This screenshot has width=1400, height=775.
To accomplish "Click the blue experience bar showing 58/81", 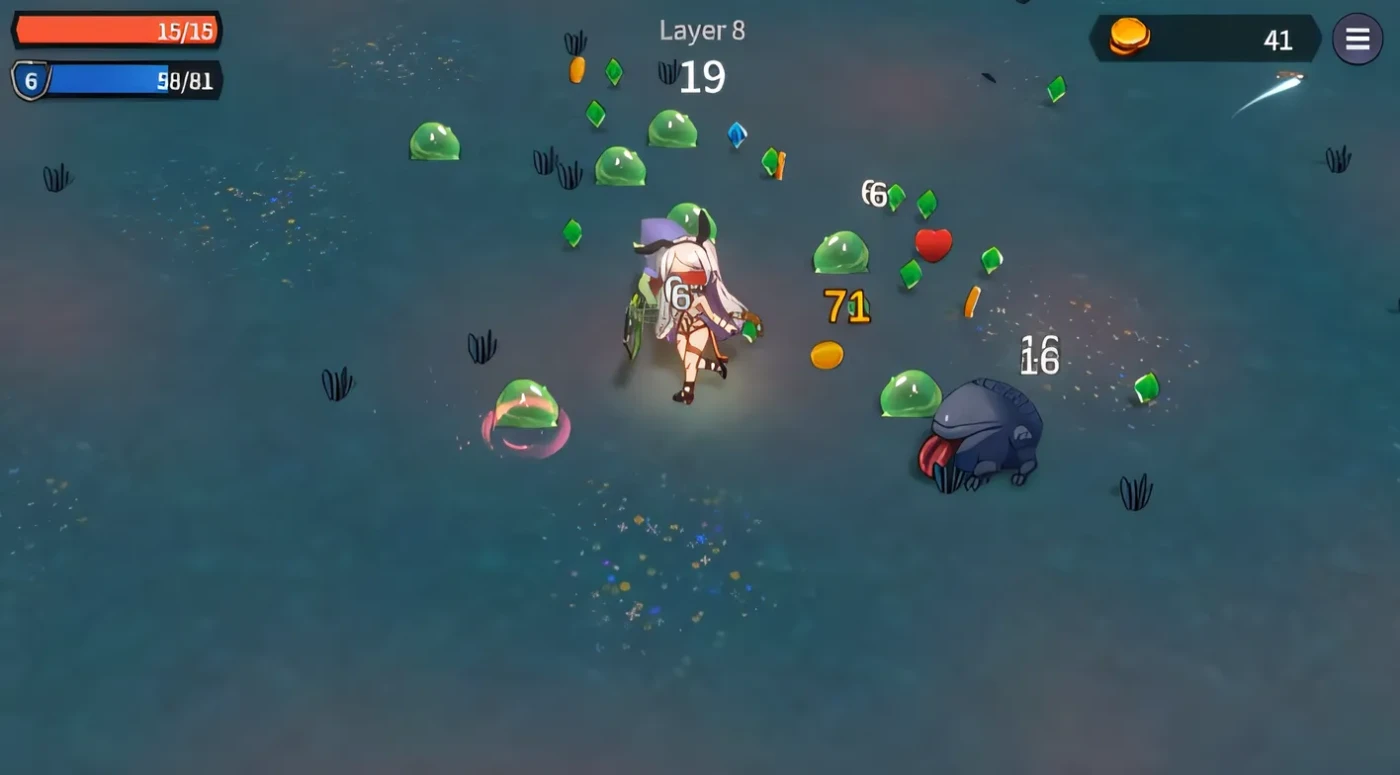I will [x=130, y=82].
